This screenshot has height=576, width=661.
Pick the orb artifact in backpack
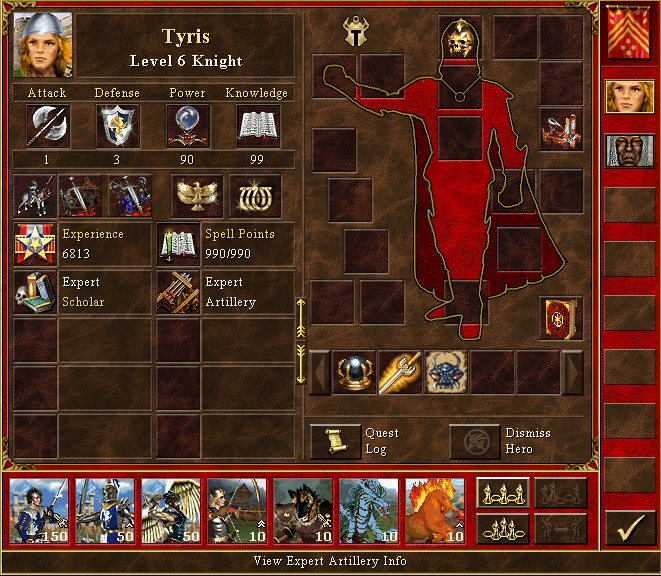[354, 372]
